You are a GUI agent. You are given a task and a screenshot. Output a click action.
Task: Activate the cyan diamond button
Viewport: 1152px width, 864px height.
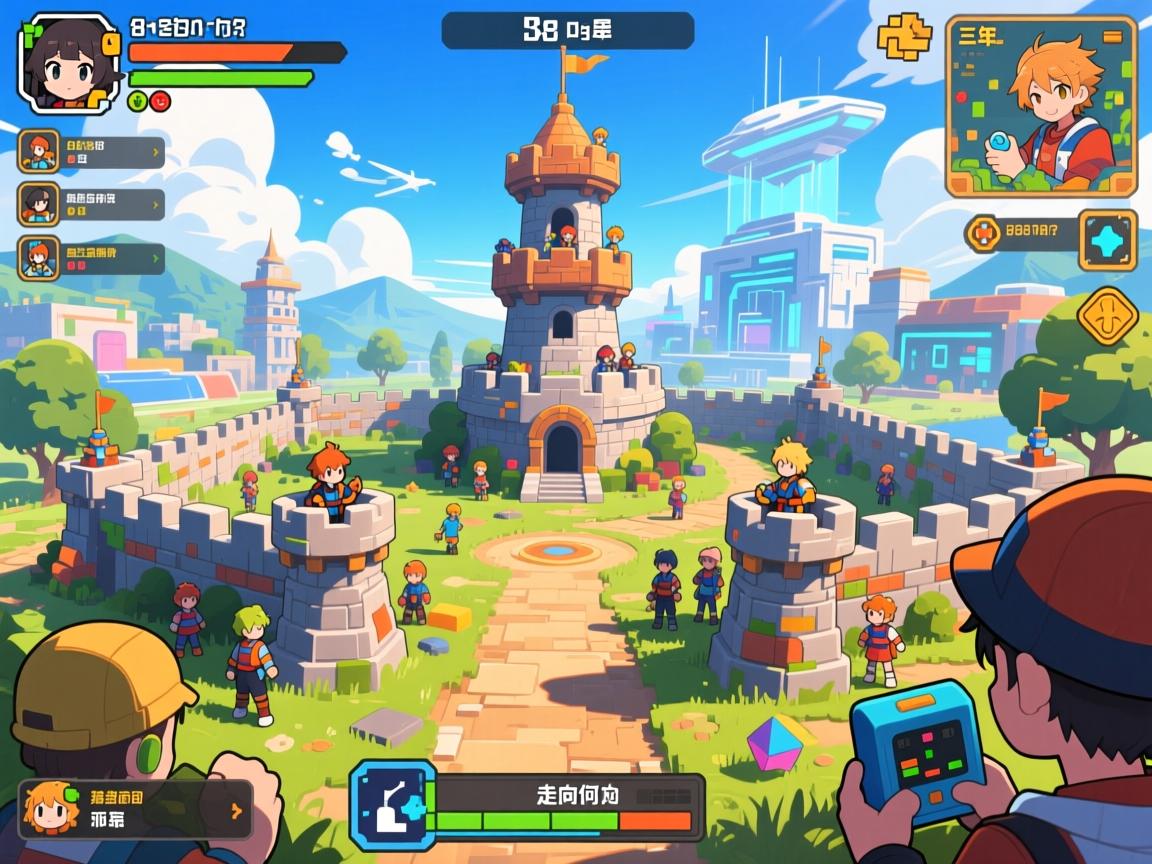coord(1107,240)
